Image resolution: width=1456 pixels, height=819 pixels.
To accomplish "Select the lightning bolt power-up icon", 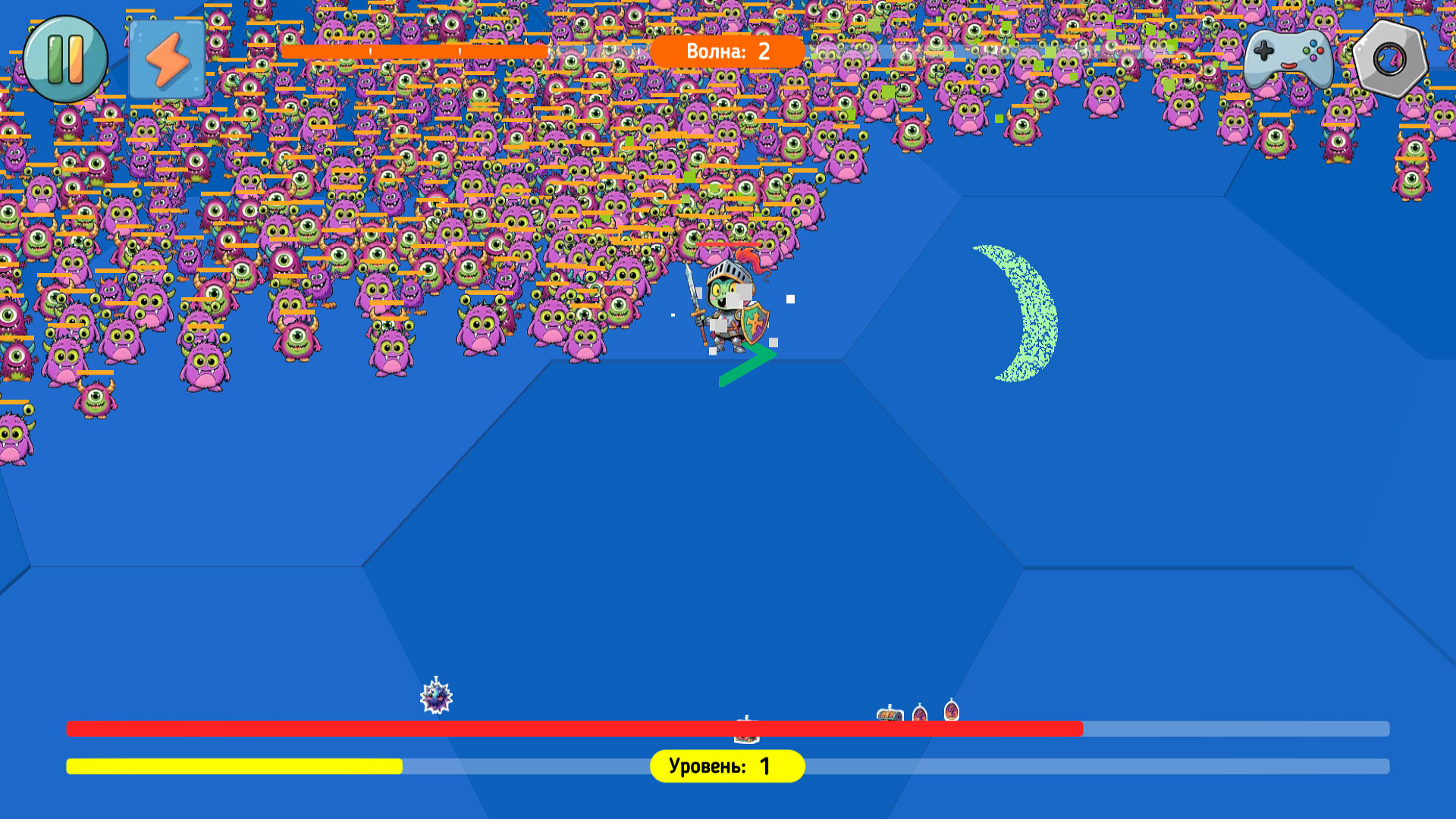I will coord(165,59).
